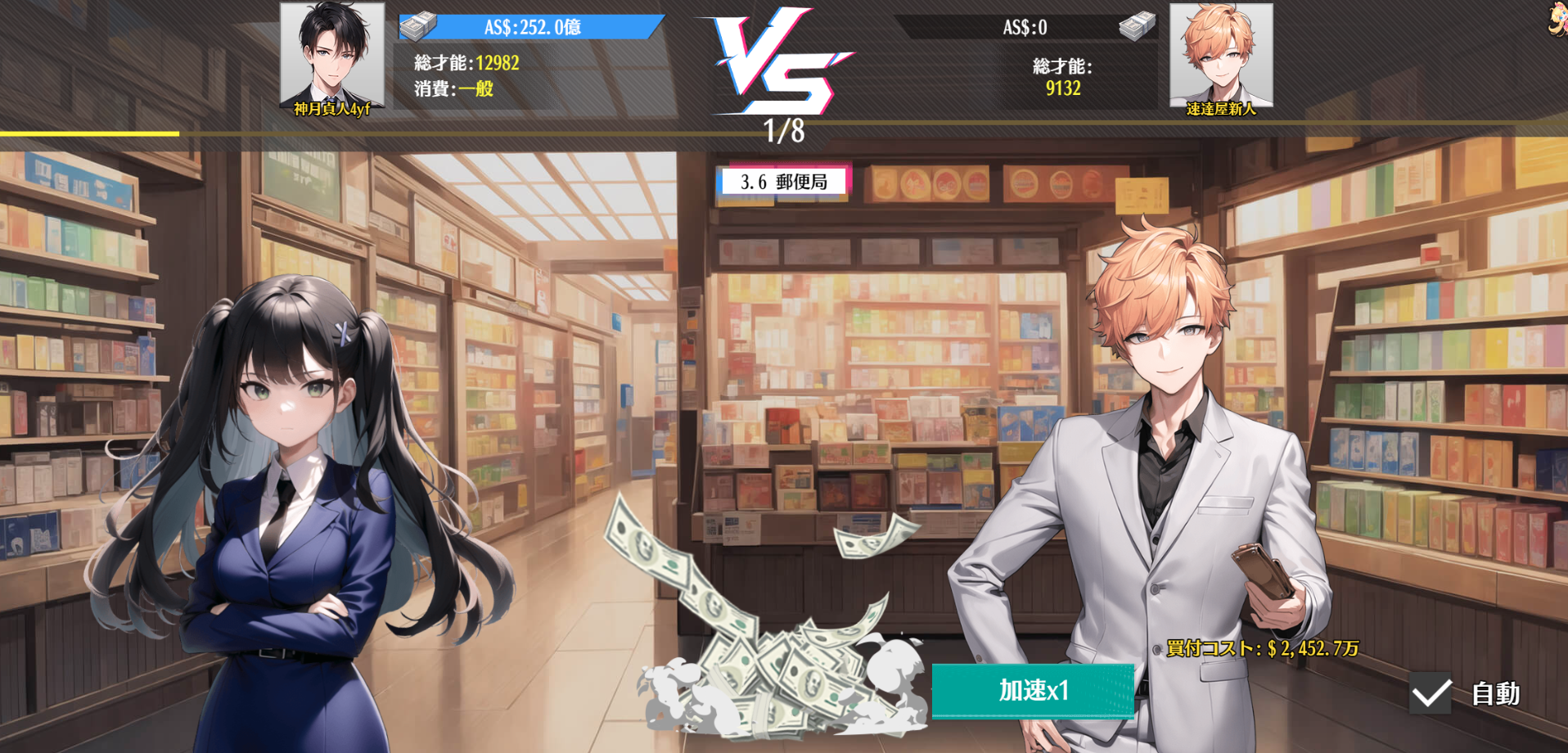This screenshot has width=1568, height=753.
Task: Click the mascot icon in the top-right corner
Action: coord(1557,18)
